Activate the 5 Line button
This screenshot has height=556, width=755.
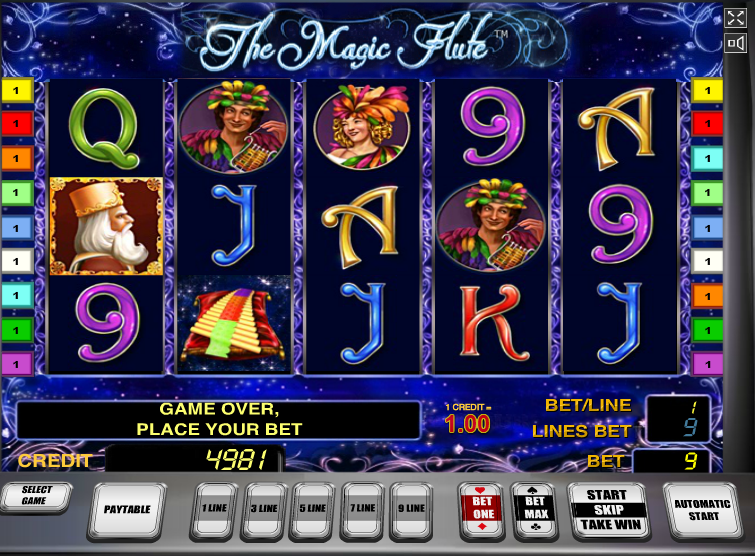coord(313,508)
